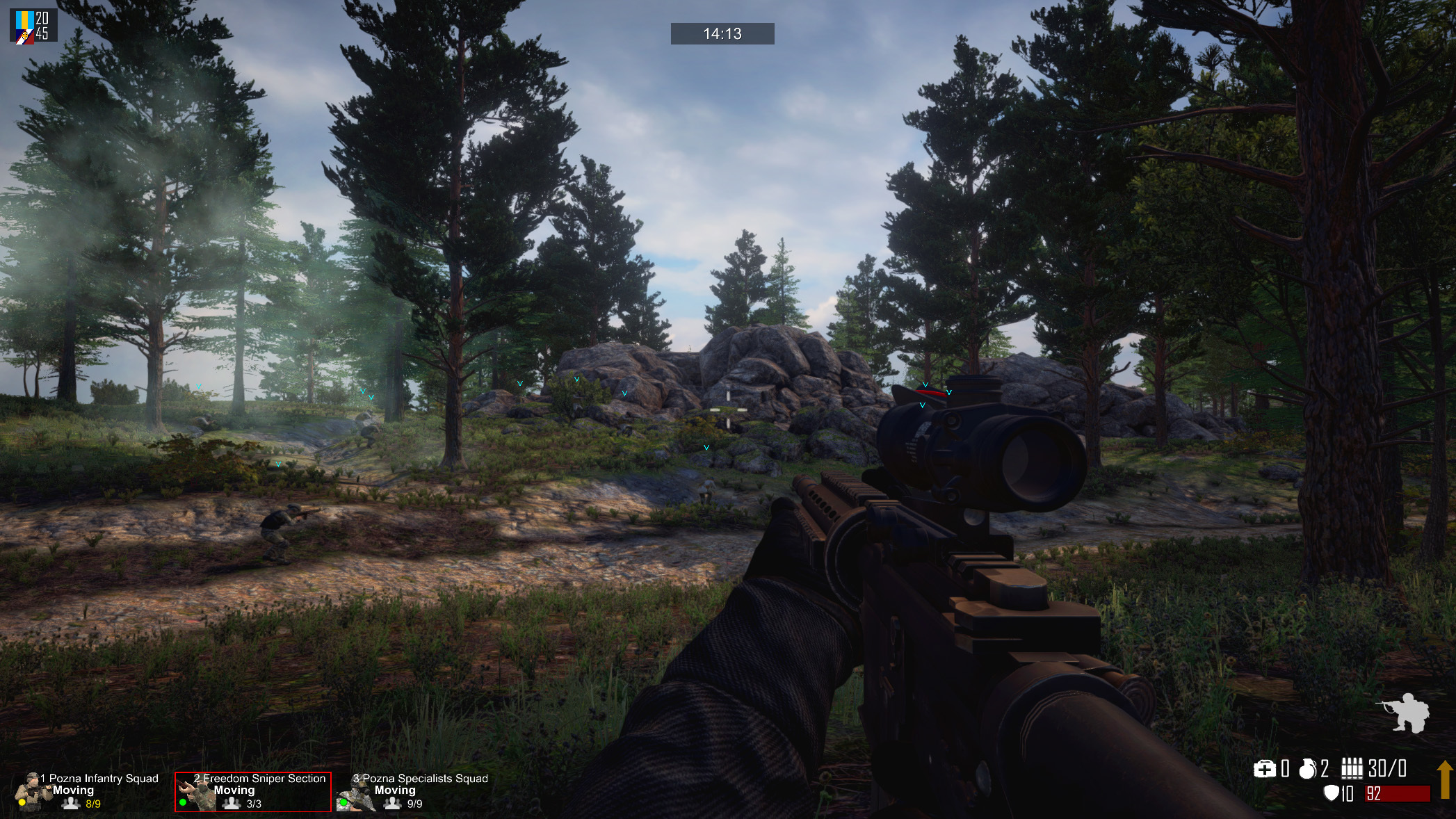Click the crouching soldier stance icon
Viewport: 1456px width, 819px height.
[1402, 713]
